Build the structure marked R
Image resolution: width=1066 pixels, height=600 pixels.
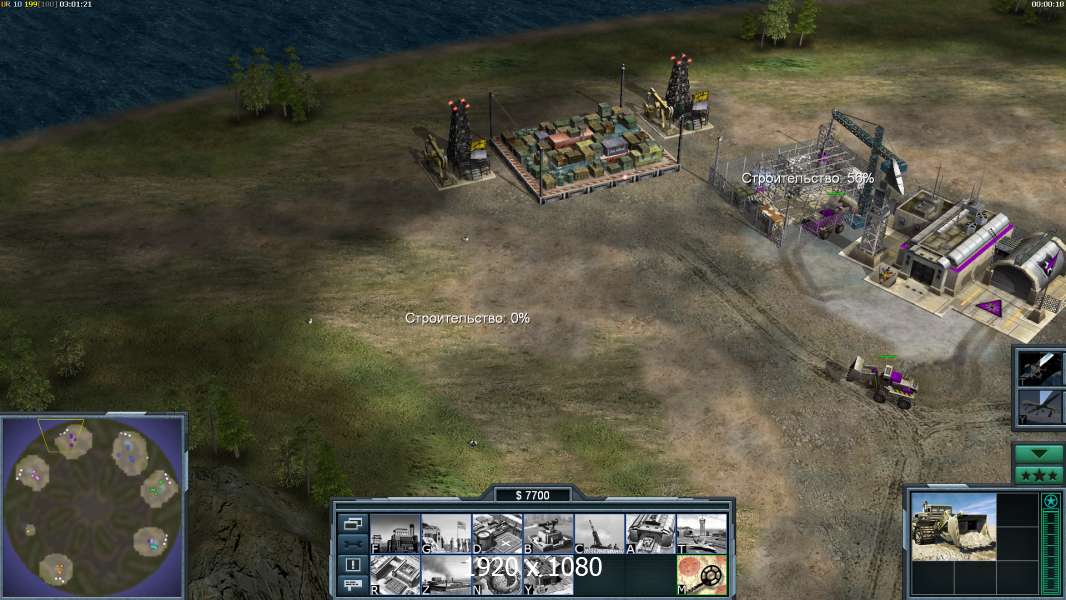[x=394, y=575]
